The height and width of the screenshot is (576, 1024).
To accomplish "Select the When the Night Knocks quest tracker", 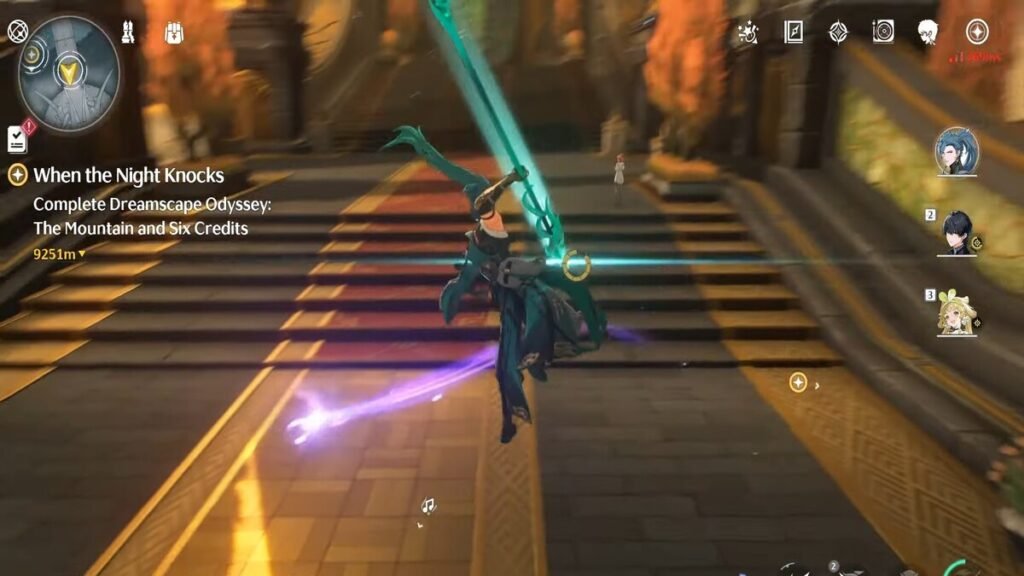I will pyautogui.click(x=128, y=175).
